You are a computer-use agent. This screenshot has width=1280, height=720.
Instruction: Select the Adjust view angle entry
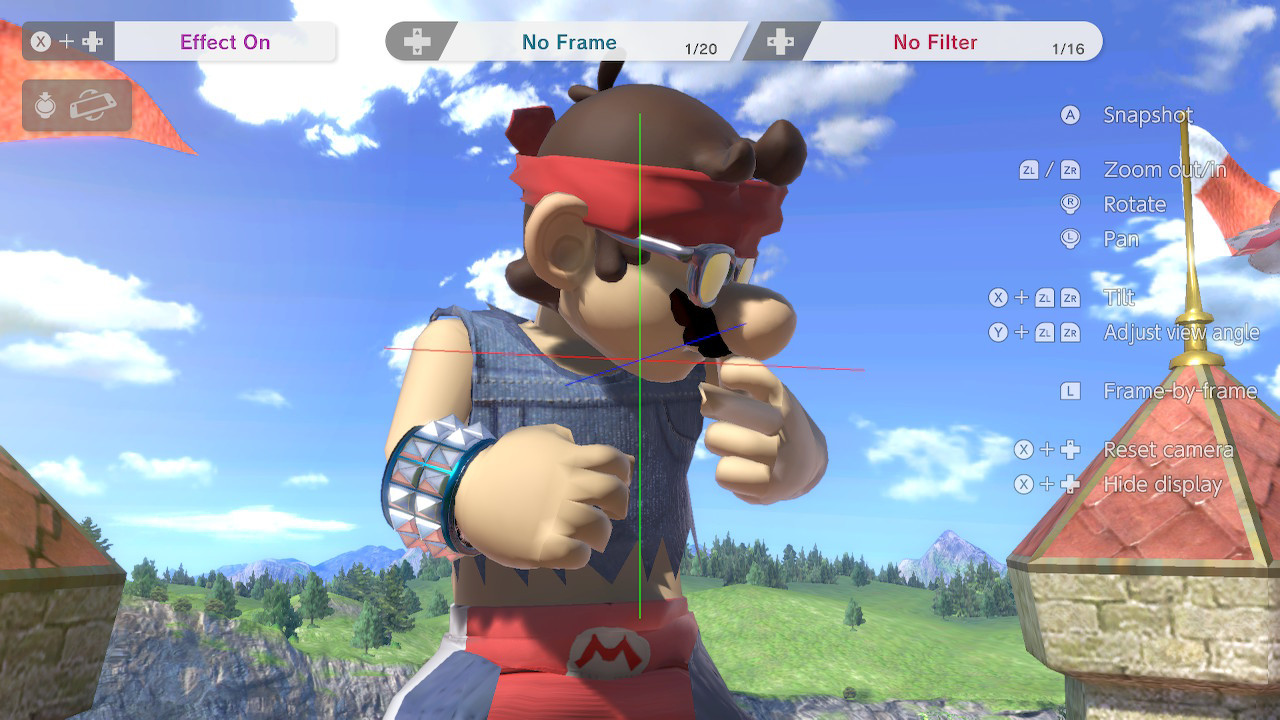[1182, 332]
